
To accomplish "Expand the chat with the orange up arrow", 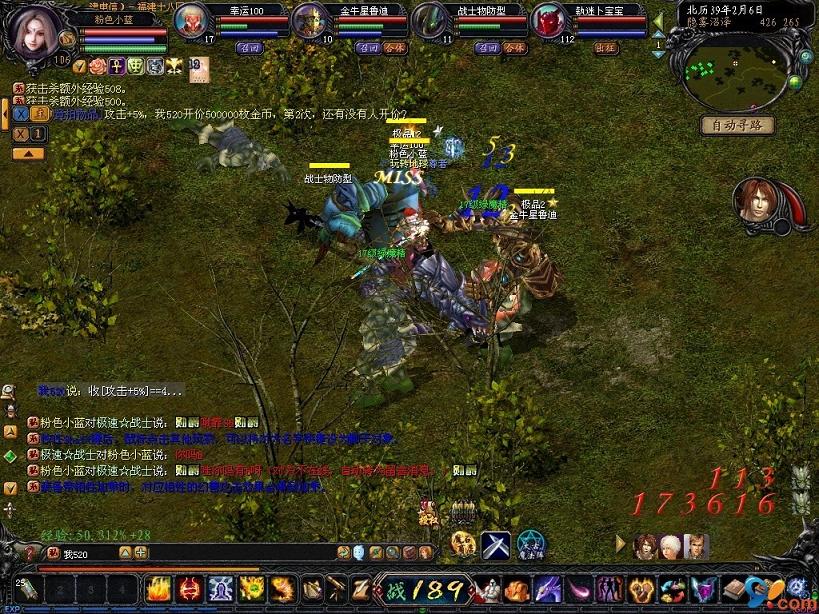I will click(27, 153).
